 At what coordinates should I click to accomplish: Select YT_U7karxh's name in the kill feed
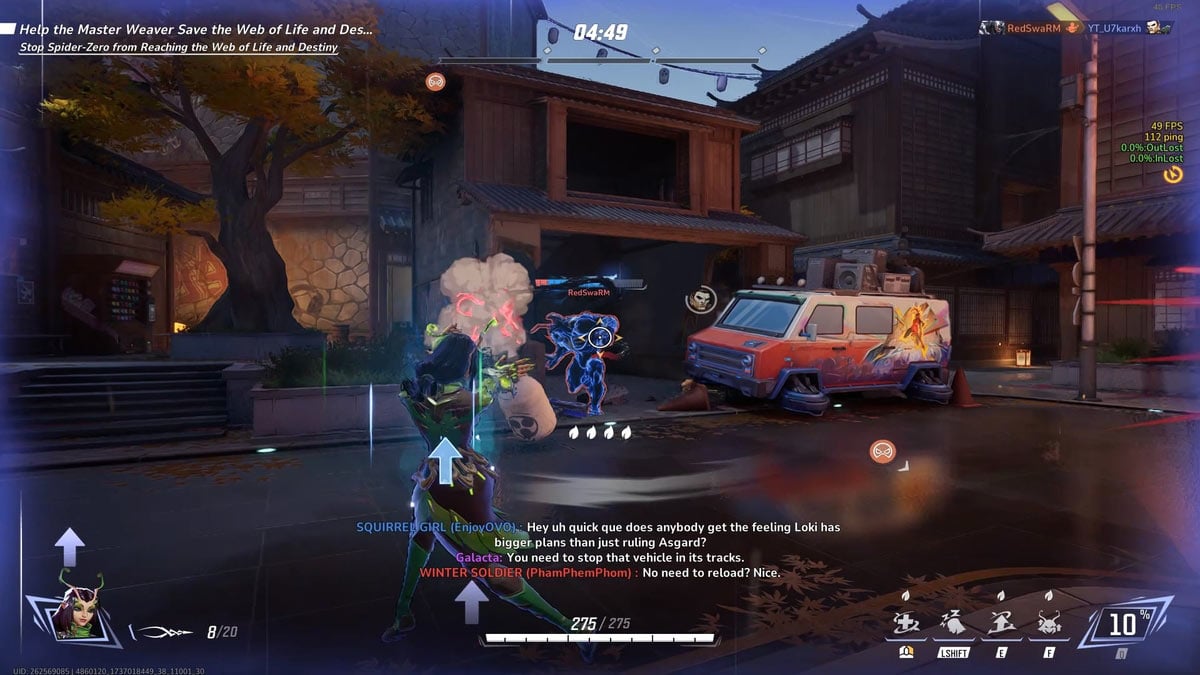[x=1114, y=28]
